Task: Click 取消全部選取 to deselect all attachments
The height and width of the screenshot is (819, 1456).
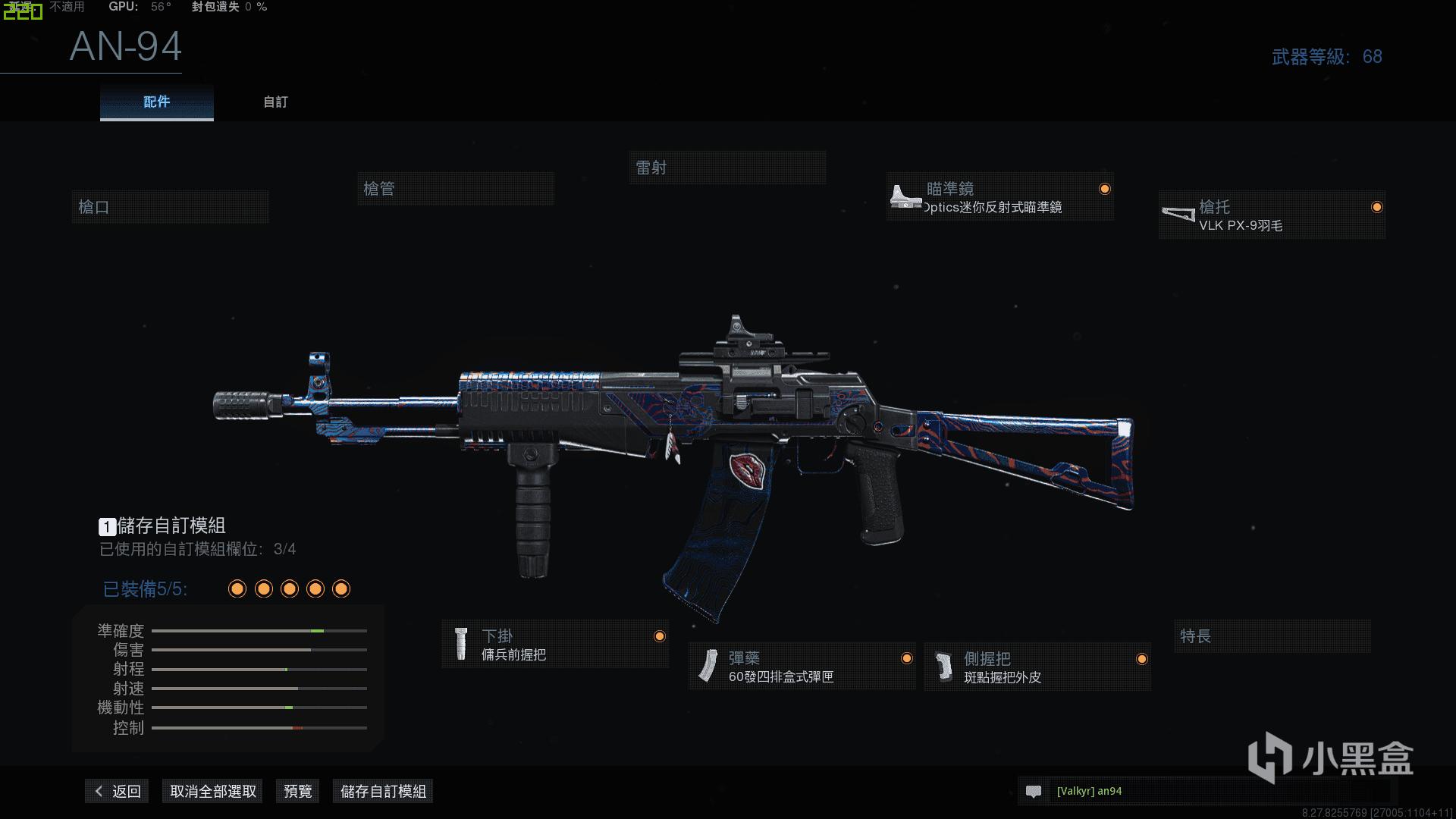Action: tap(212, 791)
